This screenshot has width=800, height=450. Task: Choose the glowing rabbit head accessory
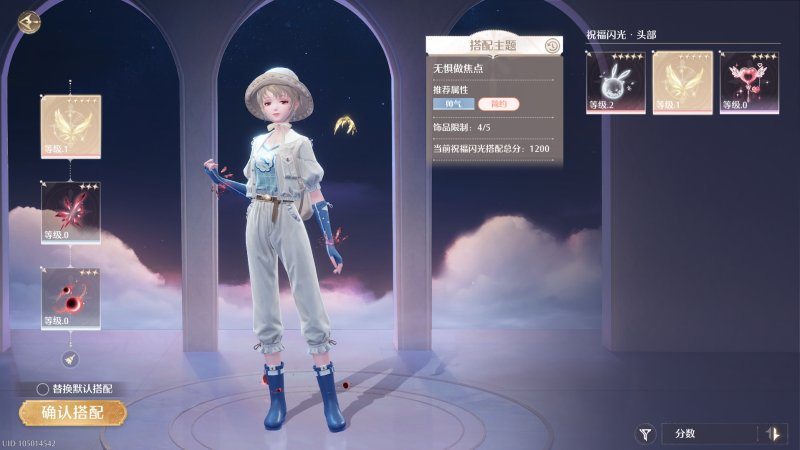[x=615, y=82]
